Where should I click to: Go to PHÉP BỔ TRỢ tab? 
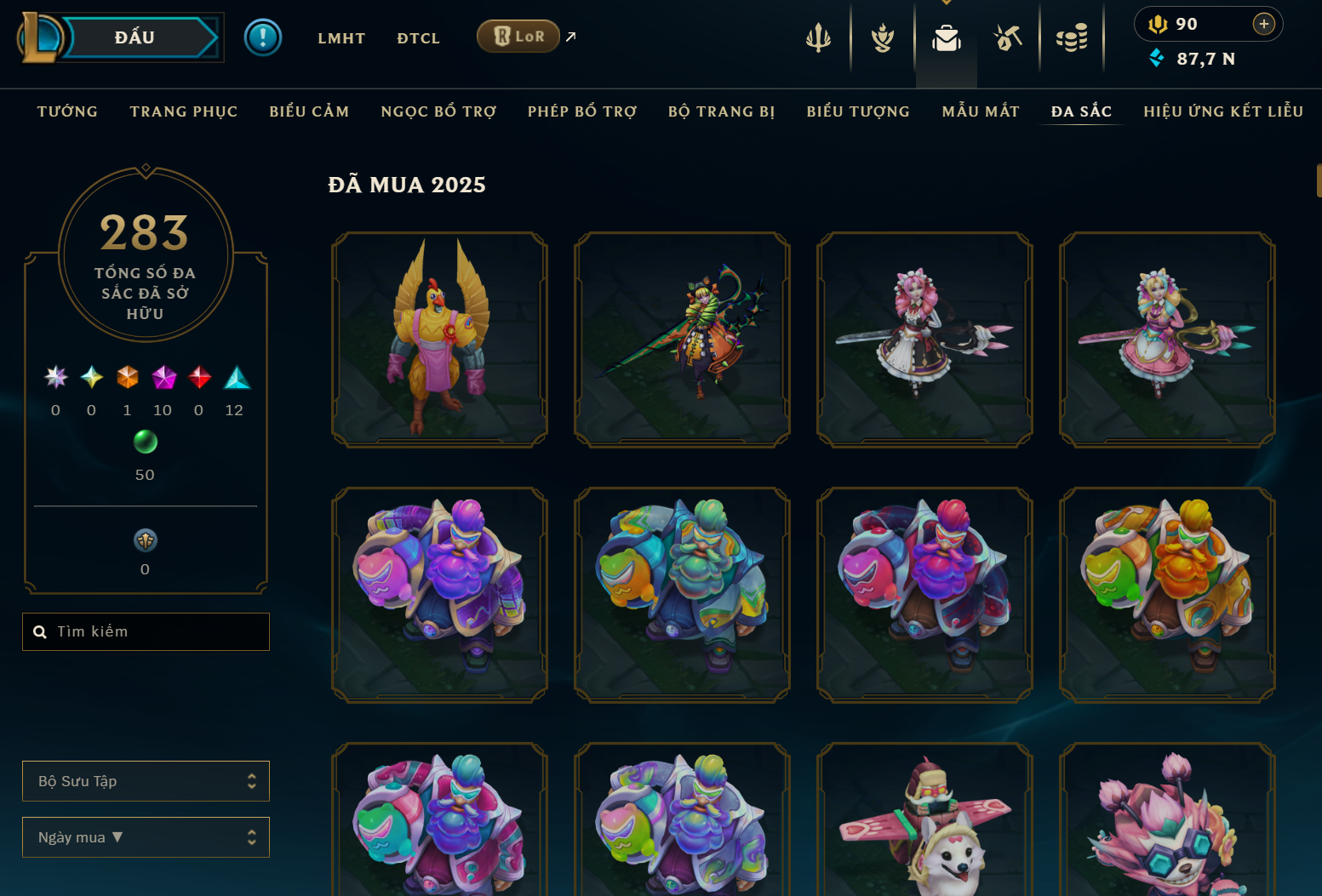pyautogui.click(x=582, y=111)
